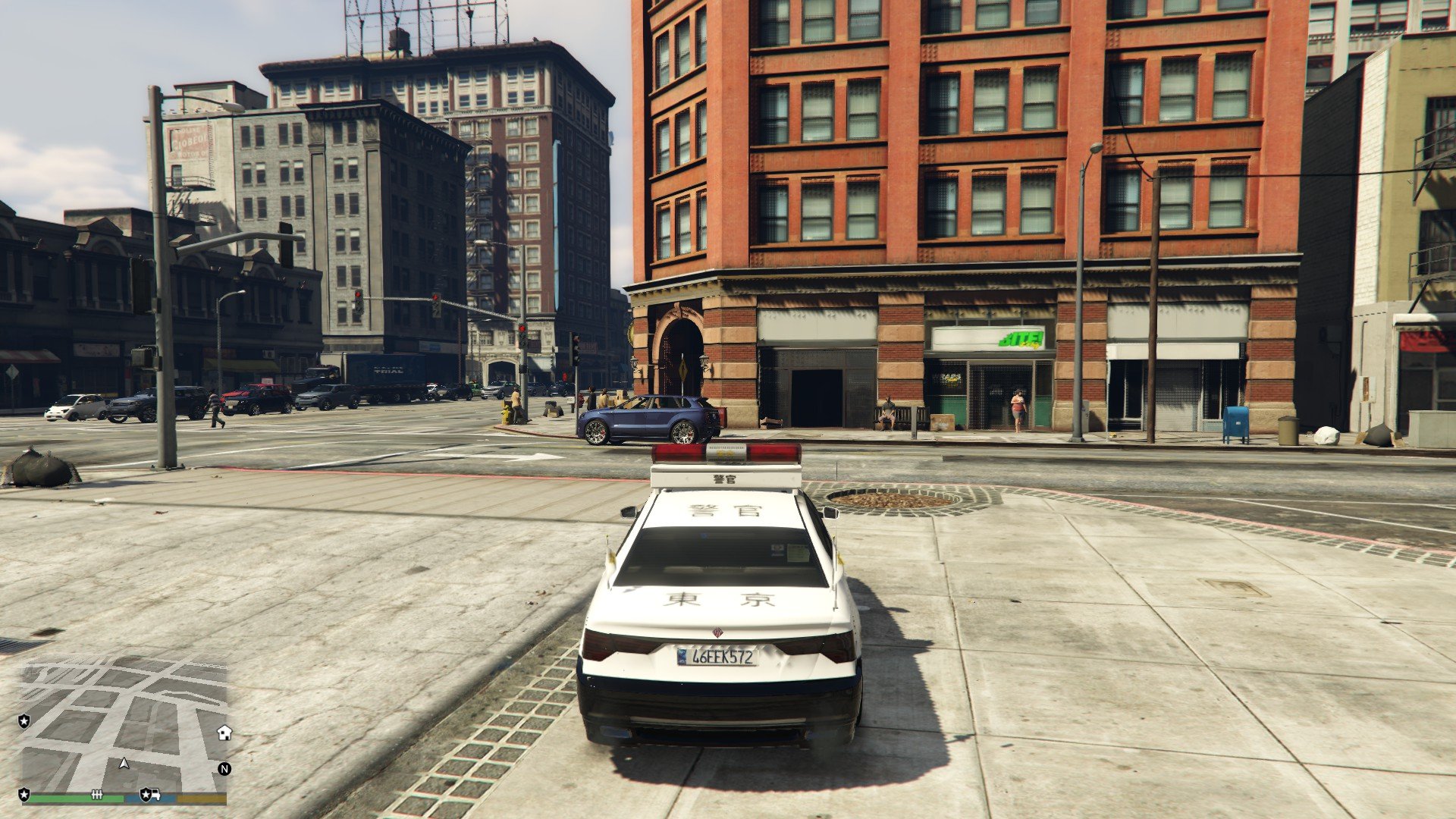Click the north compass marker
Screen dimensions: 1456x819
point(224,769)
